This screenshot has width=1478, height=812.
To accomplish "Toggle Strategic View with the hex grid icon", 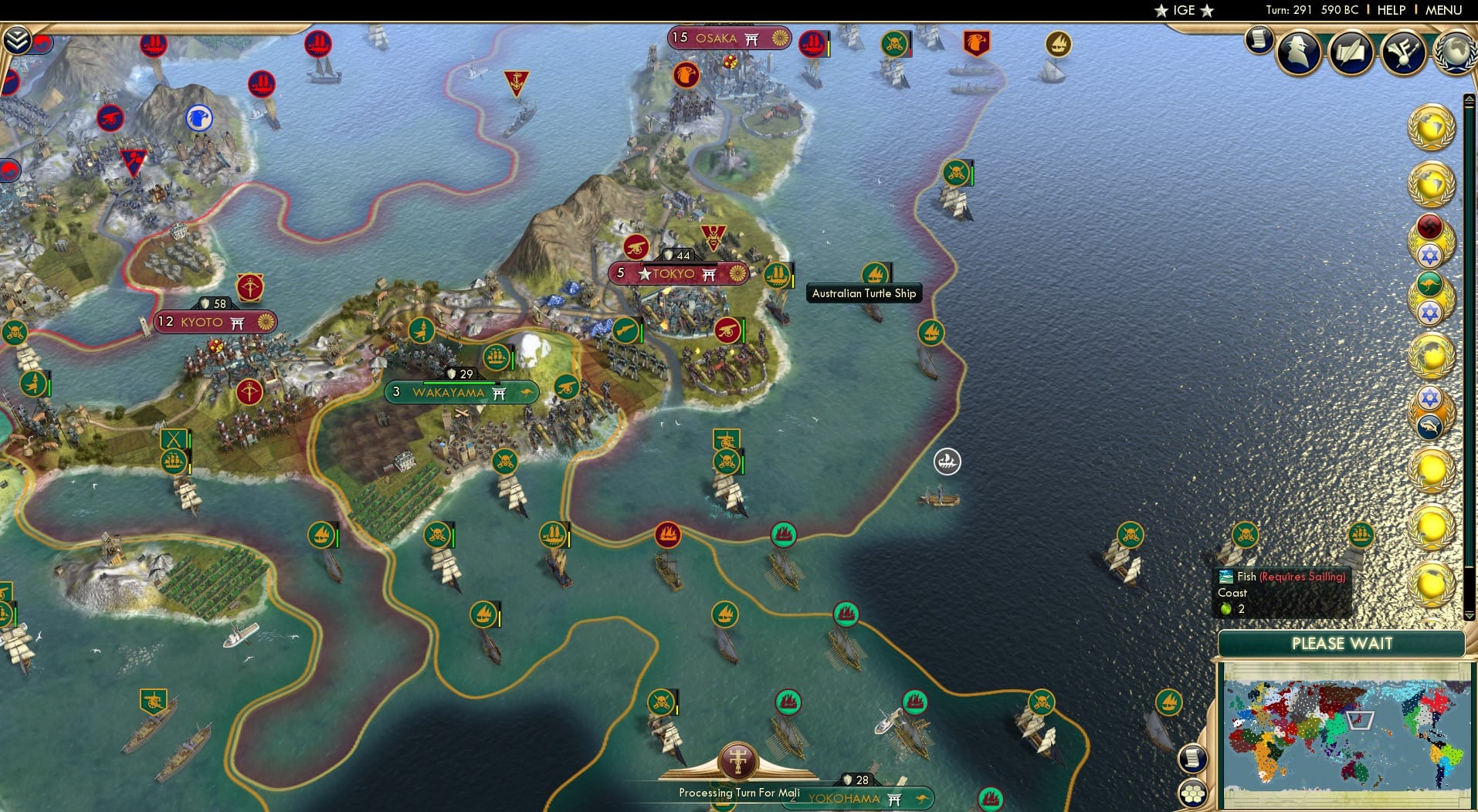I will click(x=1195, y=792).
